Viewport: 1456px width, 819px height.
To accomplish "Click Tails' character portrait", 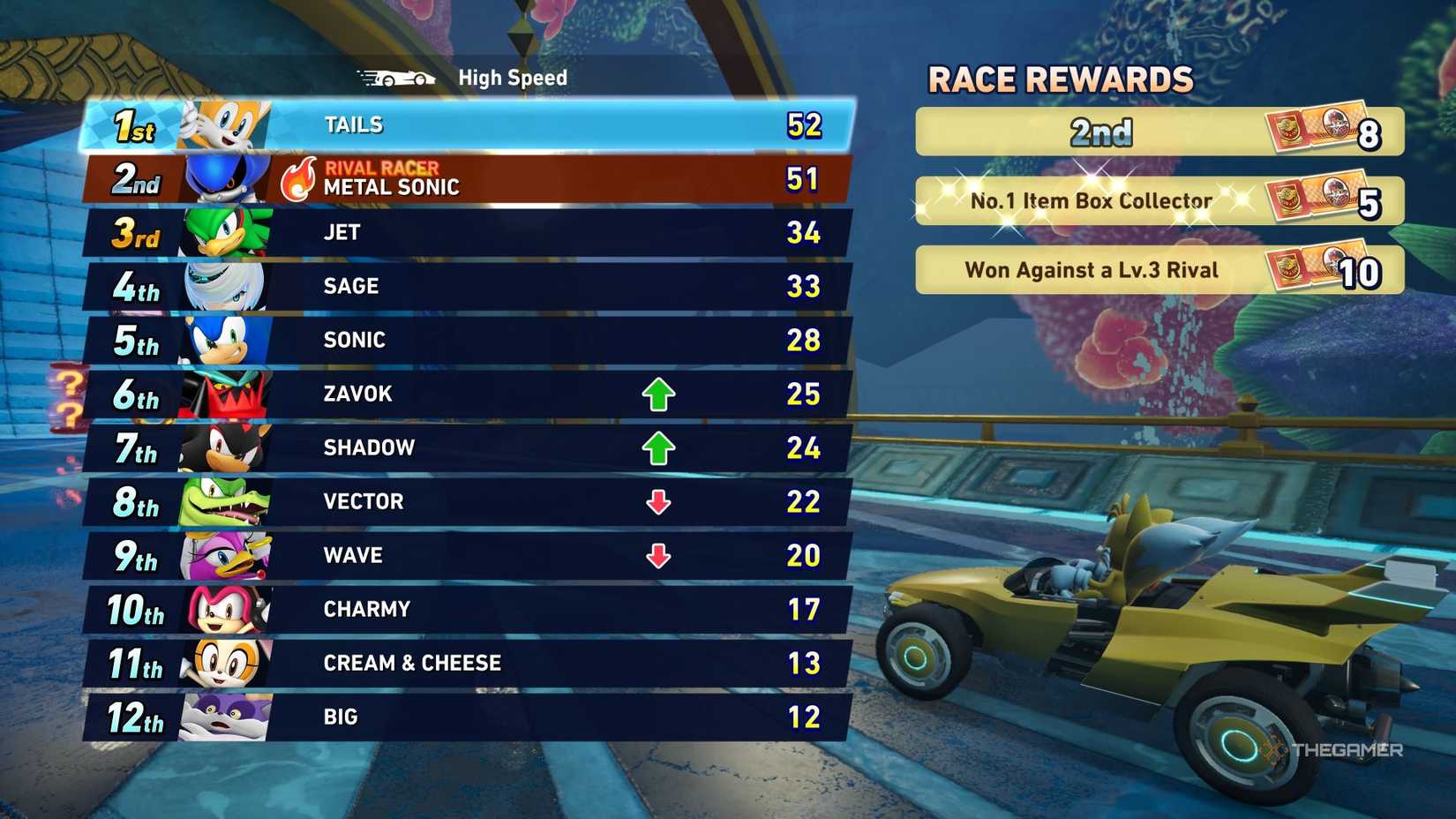I will coord(223,124).
